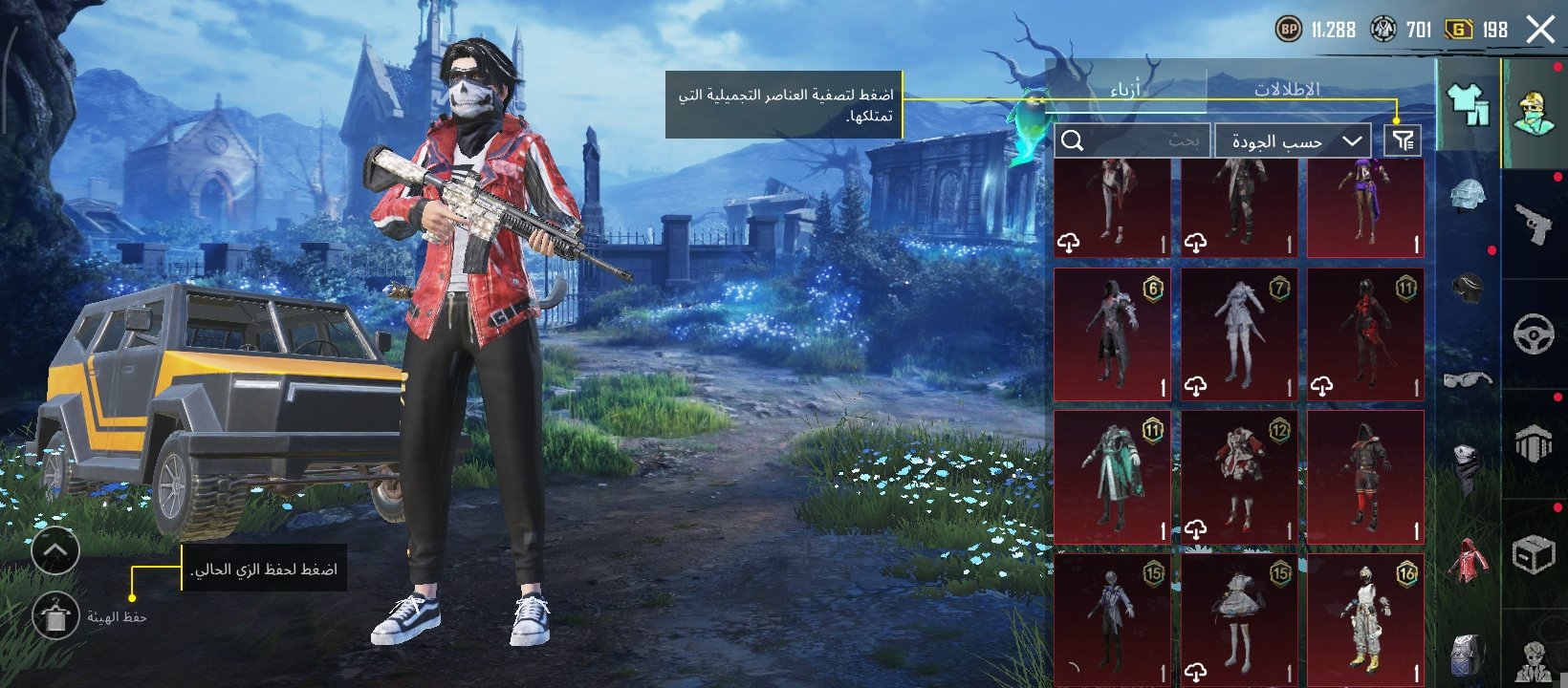Focus the بحث search field

[1134, 141]
